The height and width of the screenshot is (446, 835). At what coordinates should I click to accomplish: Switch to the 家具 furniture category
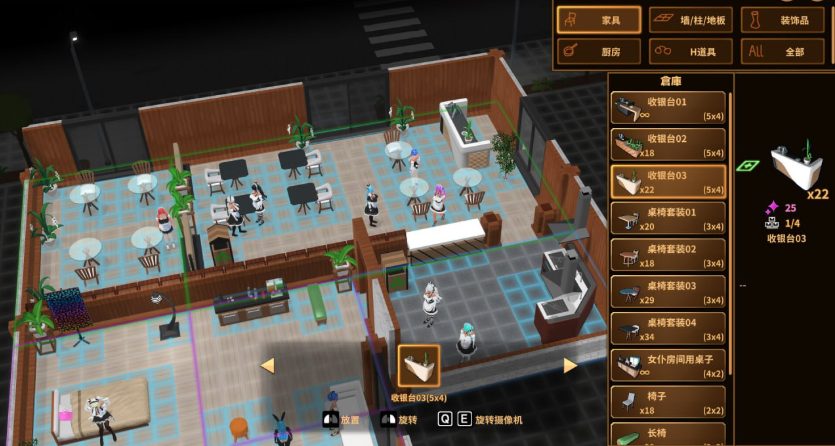597,19
